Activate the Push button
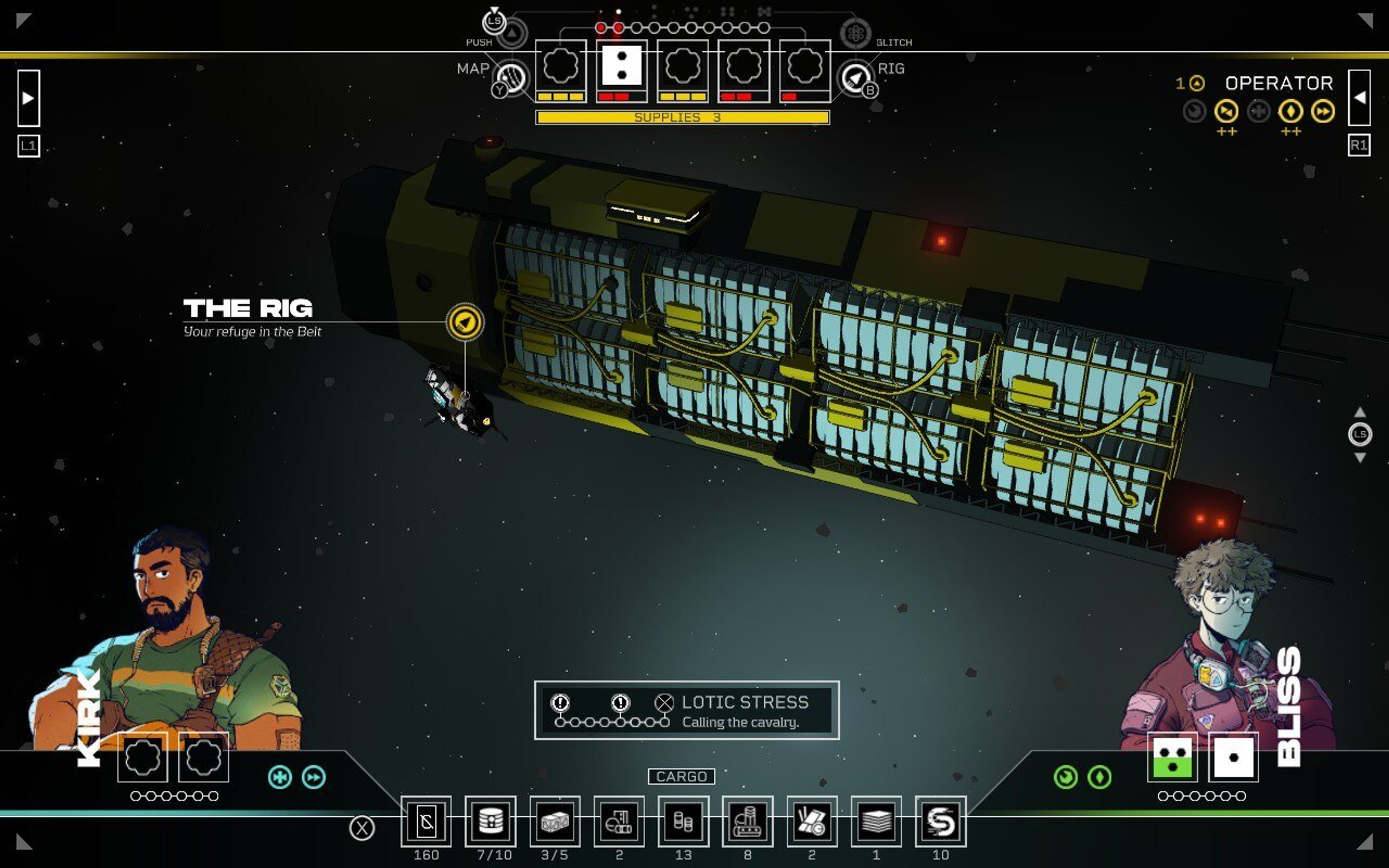Image resolution: width=1389 pixels, height=868 pixels. (511, 33)
